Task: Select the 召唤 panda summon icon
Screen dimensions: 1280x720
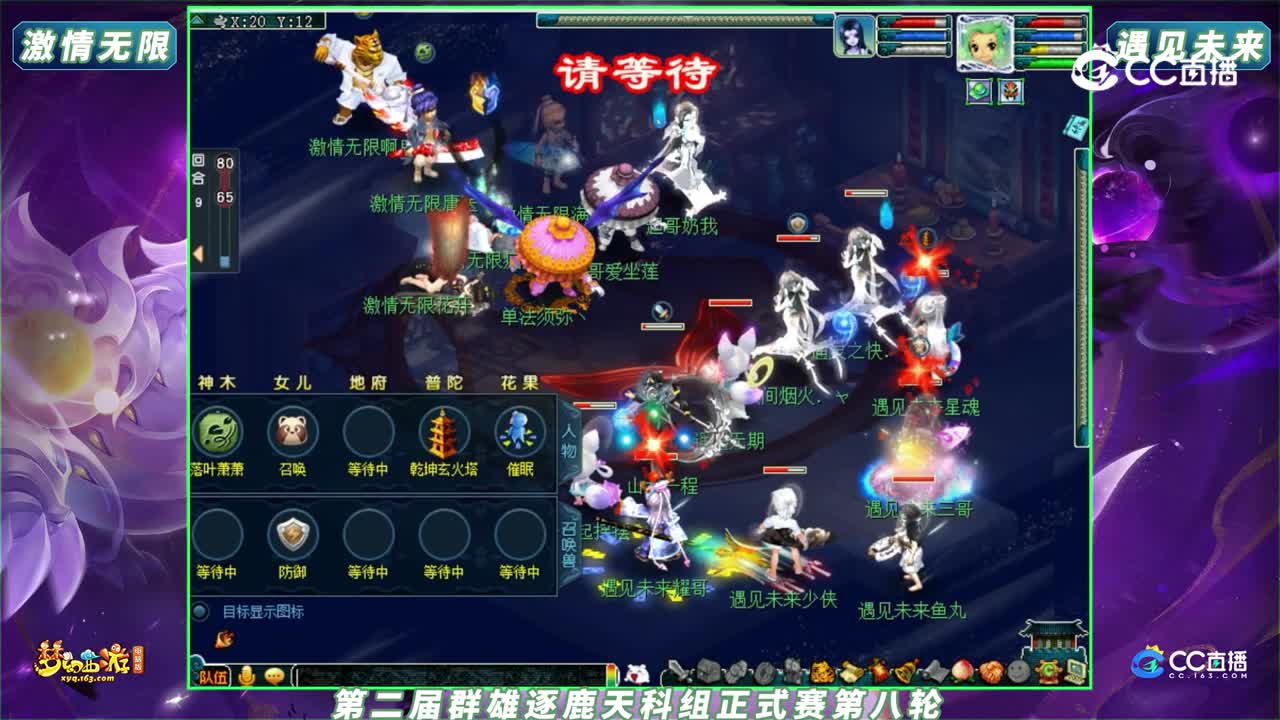Action: pyautogui.click(x=292, y=431)
